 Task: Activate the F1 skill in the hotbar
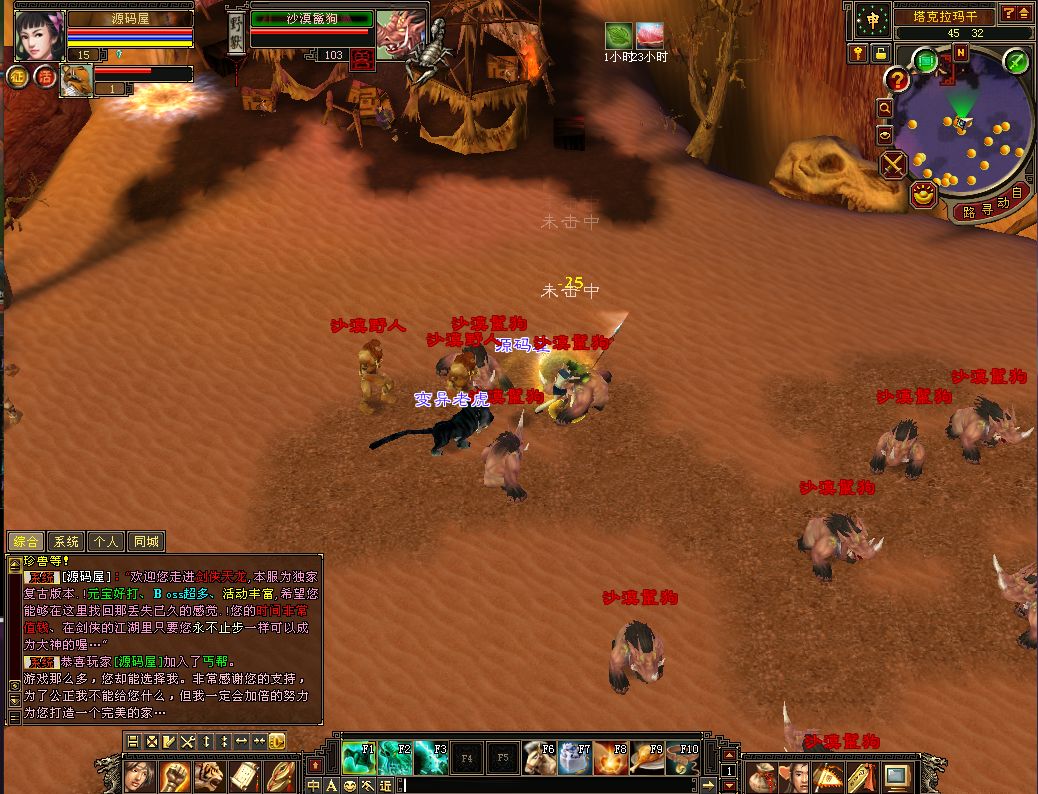[x=358, y=757]
